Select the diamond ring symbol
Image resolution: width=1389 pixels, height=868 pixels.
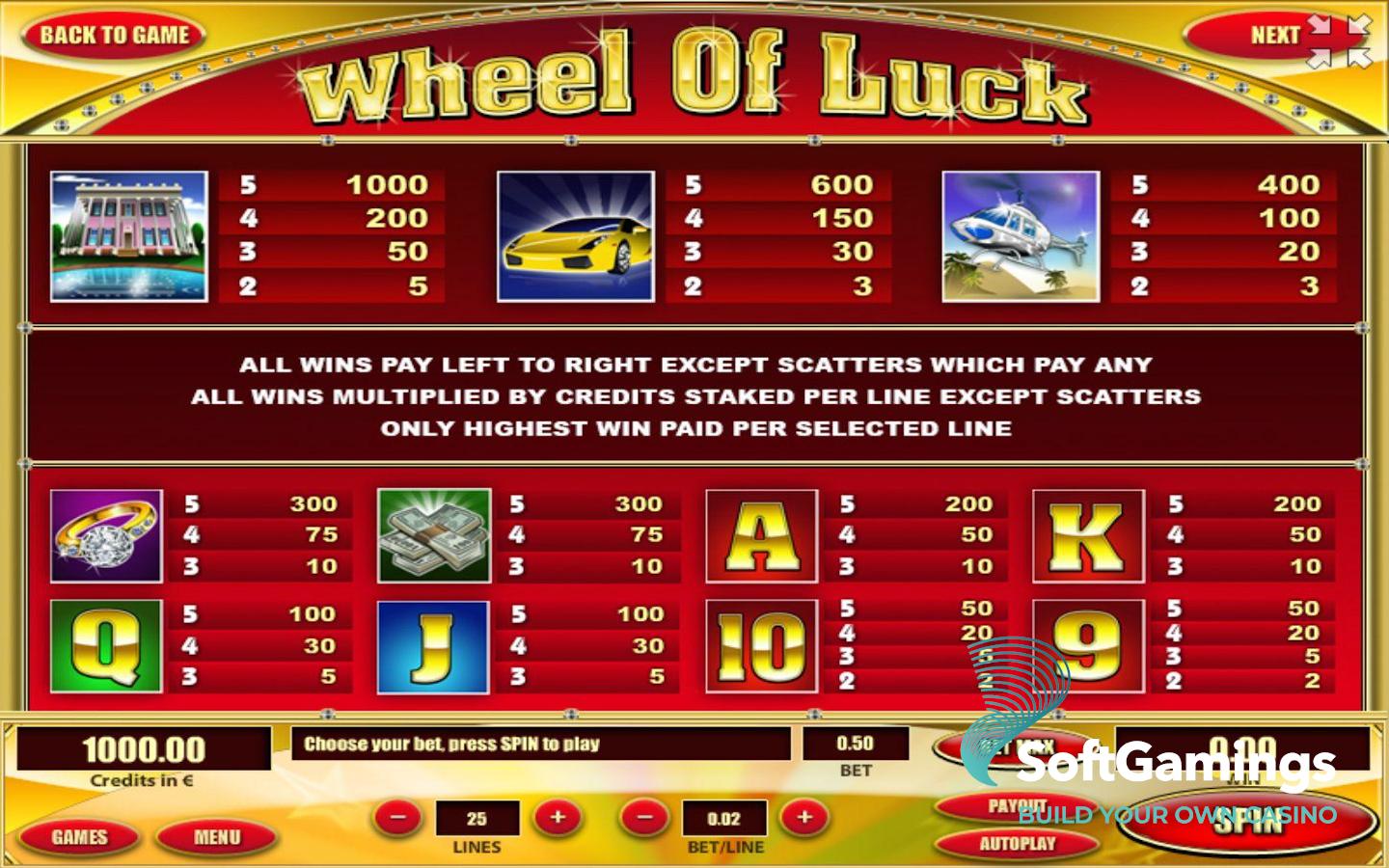(x=106, y=536)
